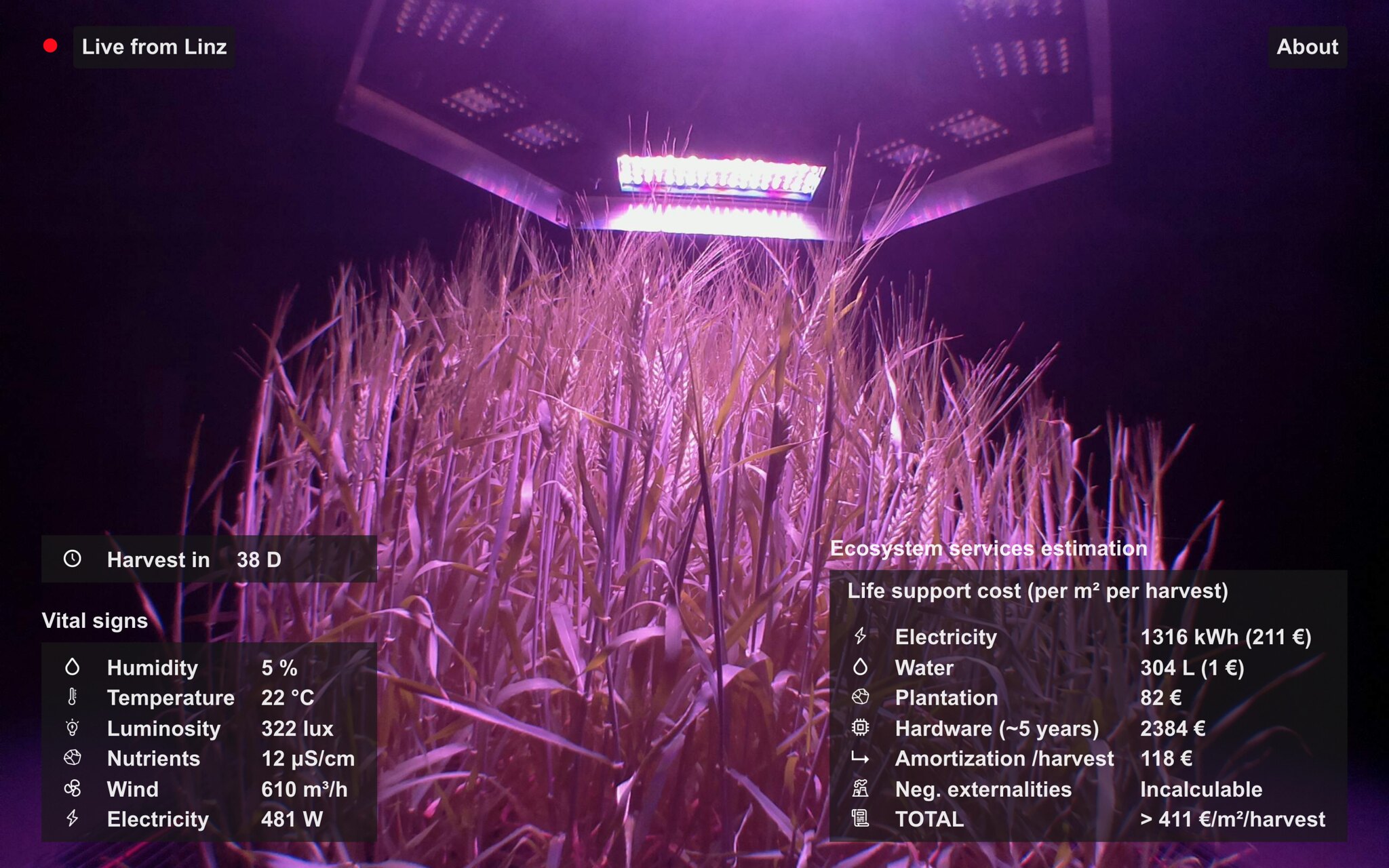The image size is (1389, 868).
Task: Click the Live from Linz label
Action: coord(154,47)
